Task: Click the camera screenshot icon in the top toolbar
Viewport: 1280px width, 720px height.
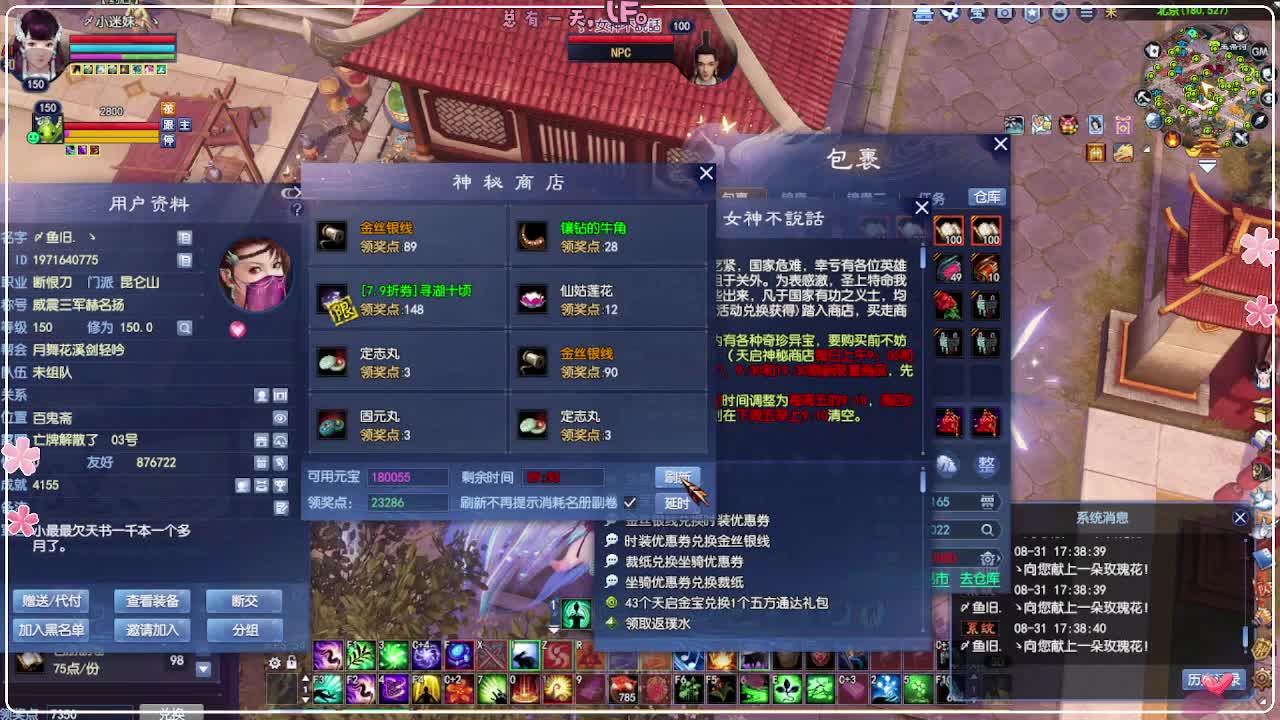Action: click(x=1004, y=13)
